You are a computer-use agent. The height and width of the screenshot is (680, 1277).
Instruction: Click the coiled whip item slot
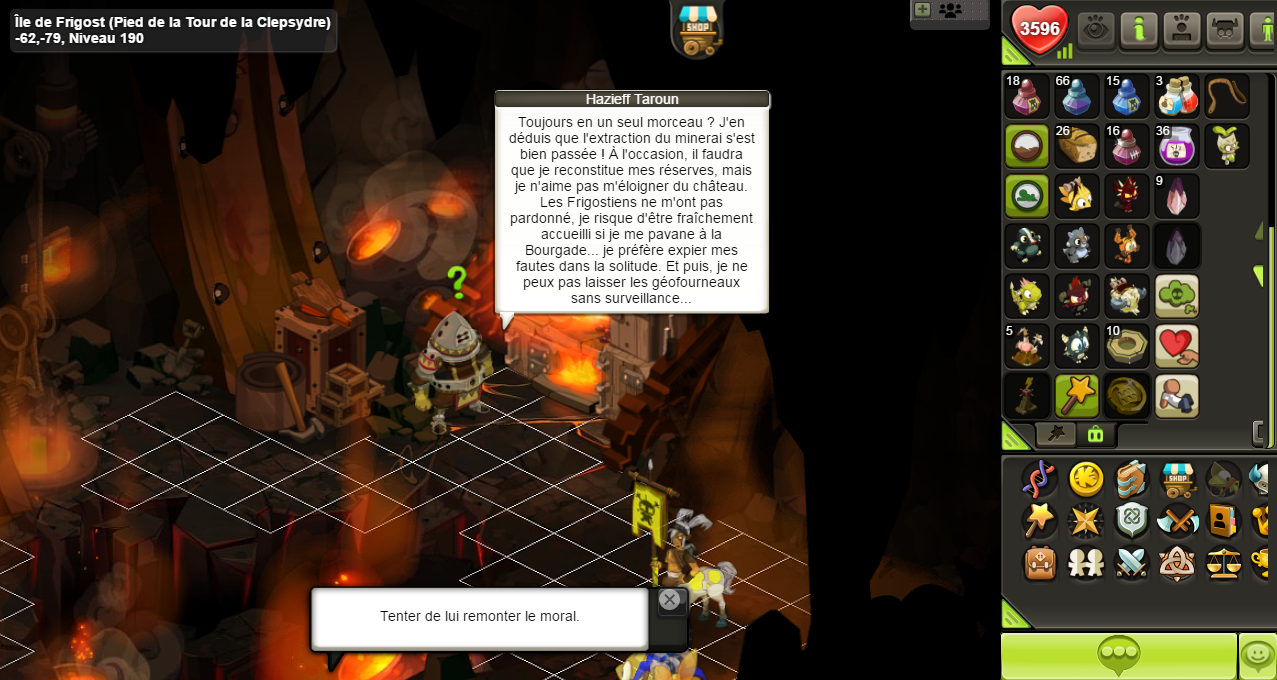(1226, 96)
